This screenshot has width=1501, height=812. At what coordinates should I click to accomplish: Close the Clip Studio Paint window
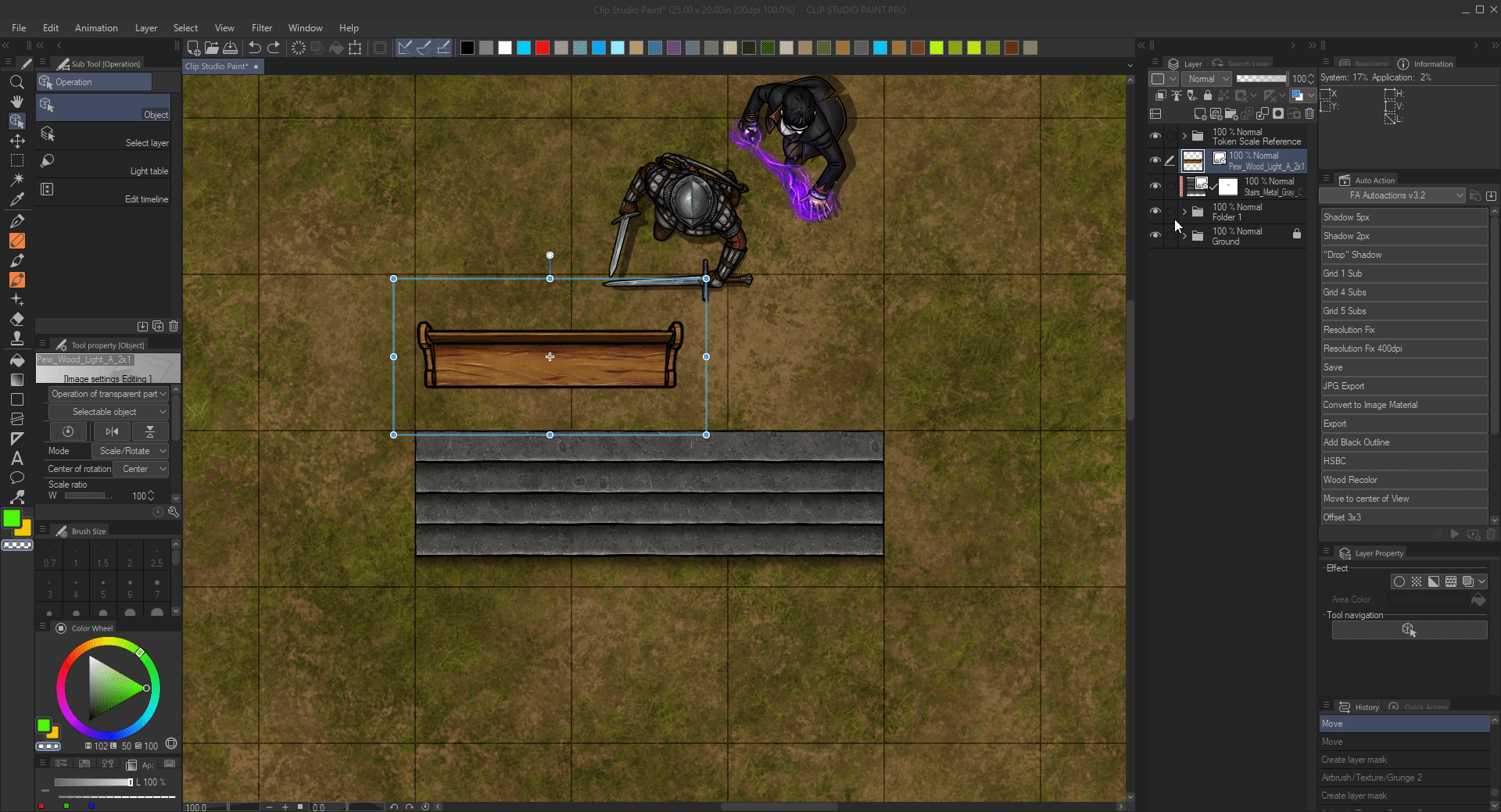1492,9
